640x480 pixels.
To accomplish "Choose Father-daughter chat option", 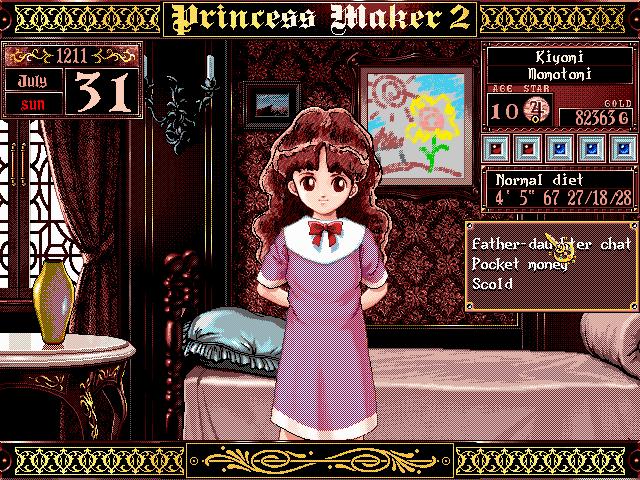I will (549, 242).
